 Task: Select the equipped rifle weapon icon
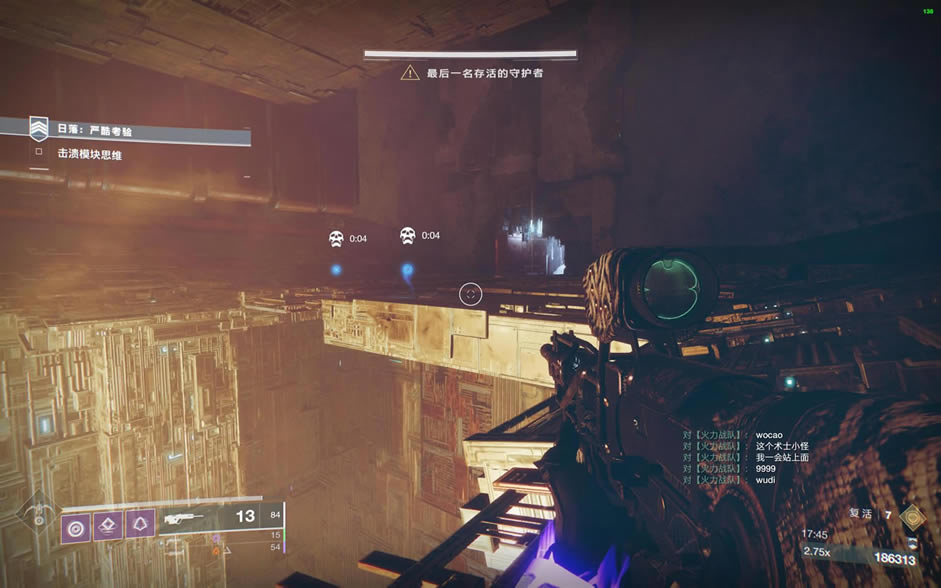click(x=182, y=518)
